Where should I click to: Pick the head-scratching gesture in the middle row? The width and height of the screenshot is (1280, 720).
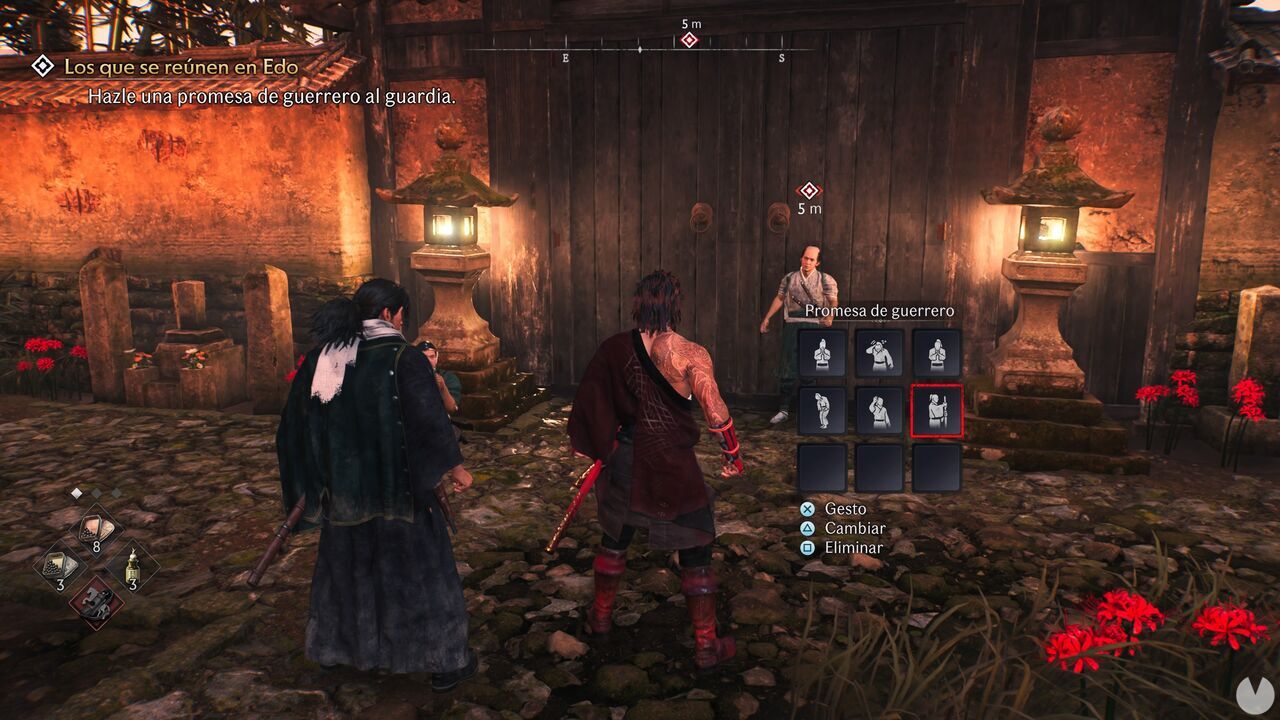(x=879, y=408)
